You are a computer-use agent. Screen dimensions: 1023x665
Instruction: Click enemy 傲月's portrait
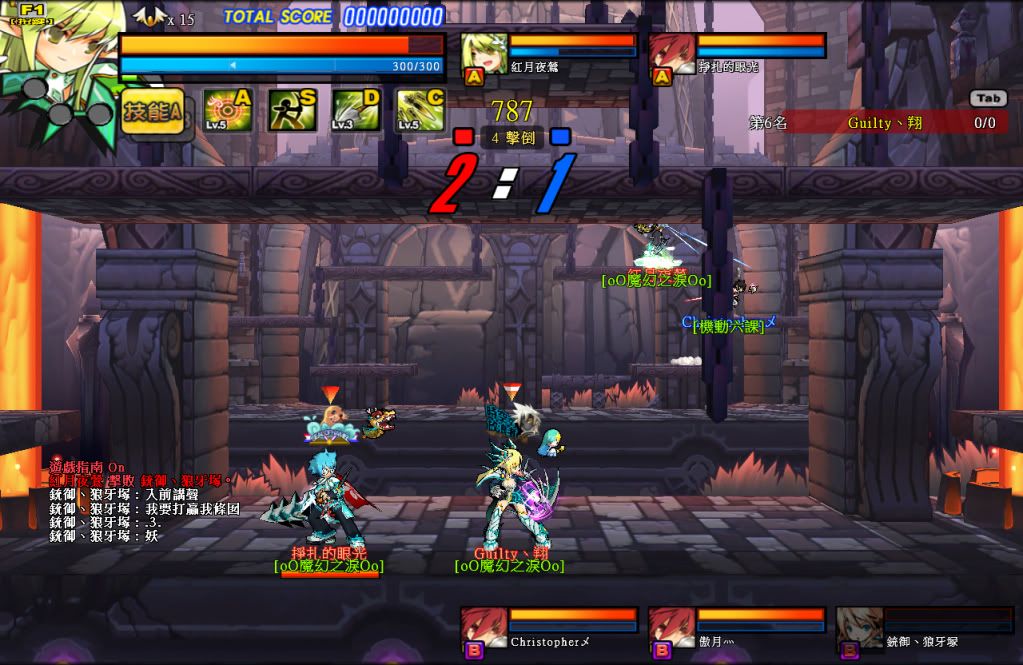[672, 630]
